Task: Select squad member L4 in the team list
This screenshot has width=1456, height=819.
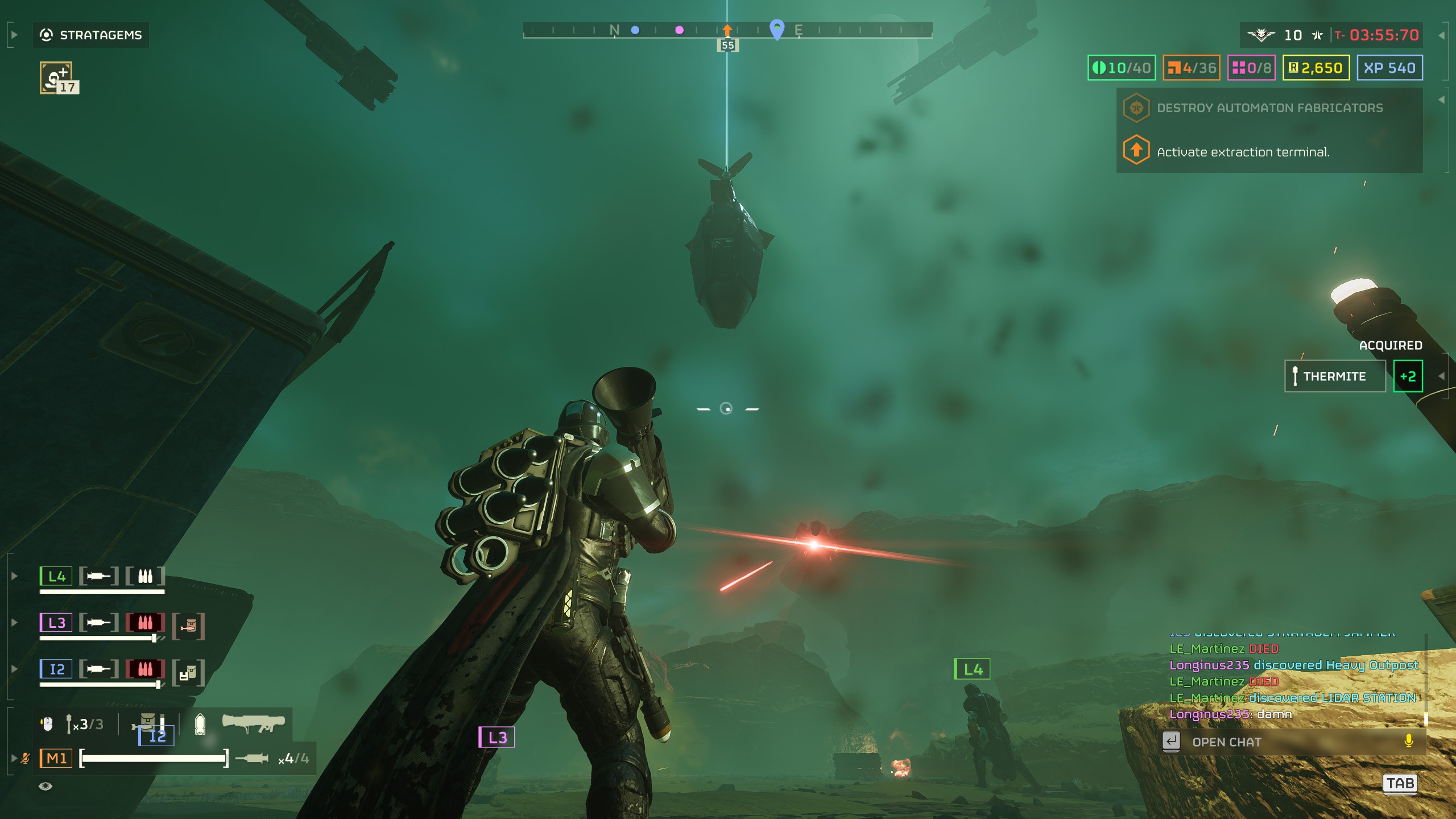Action: coord(56,576)
